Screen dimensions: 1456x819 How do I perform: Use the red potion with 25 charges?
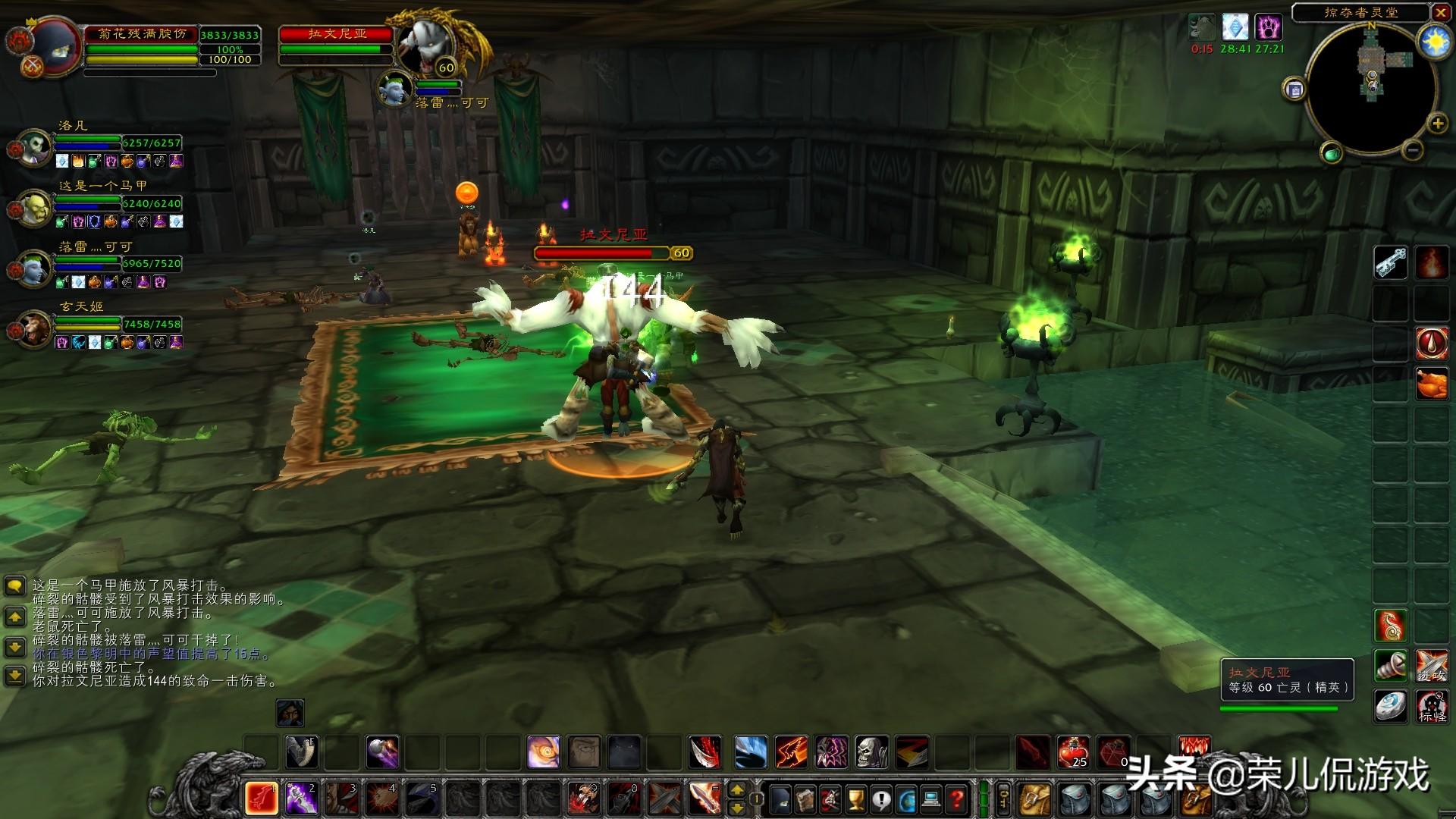1074,752
